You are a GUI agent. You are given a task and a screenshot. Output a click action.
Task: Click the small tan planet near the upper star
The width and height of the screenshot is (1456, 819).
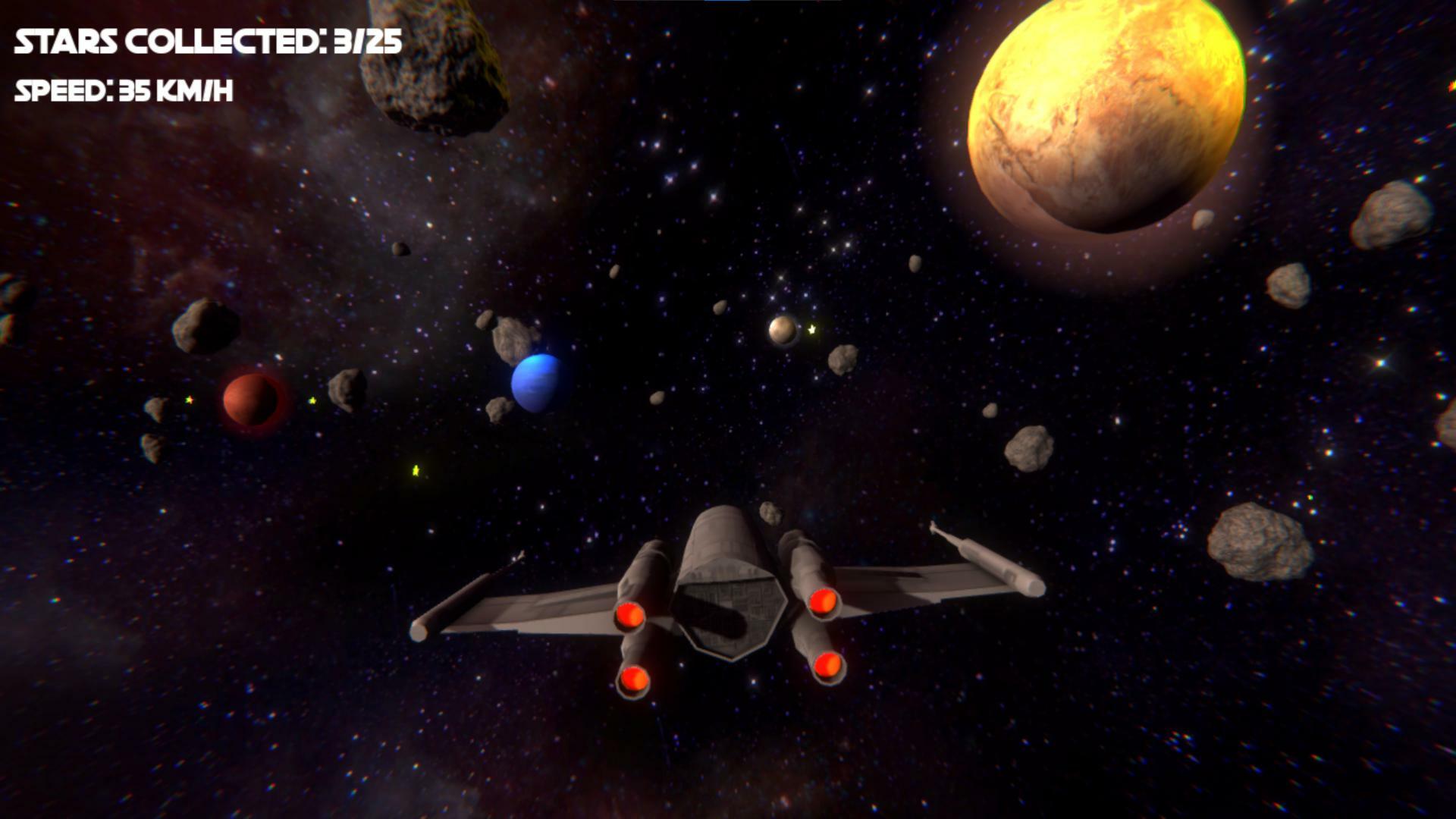point(784,331)
